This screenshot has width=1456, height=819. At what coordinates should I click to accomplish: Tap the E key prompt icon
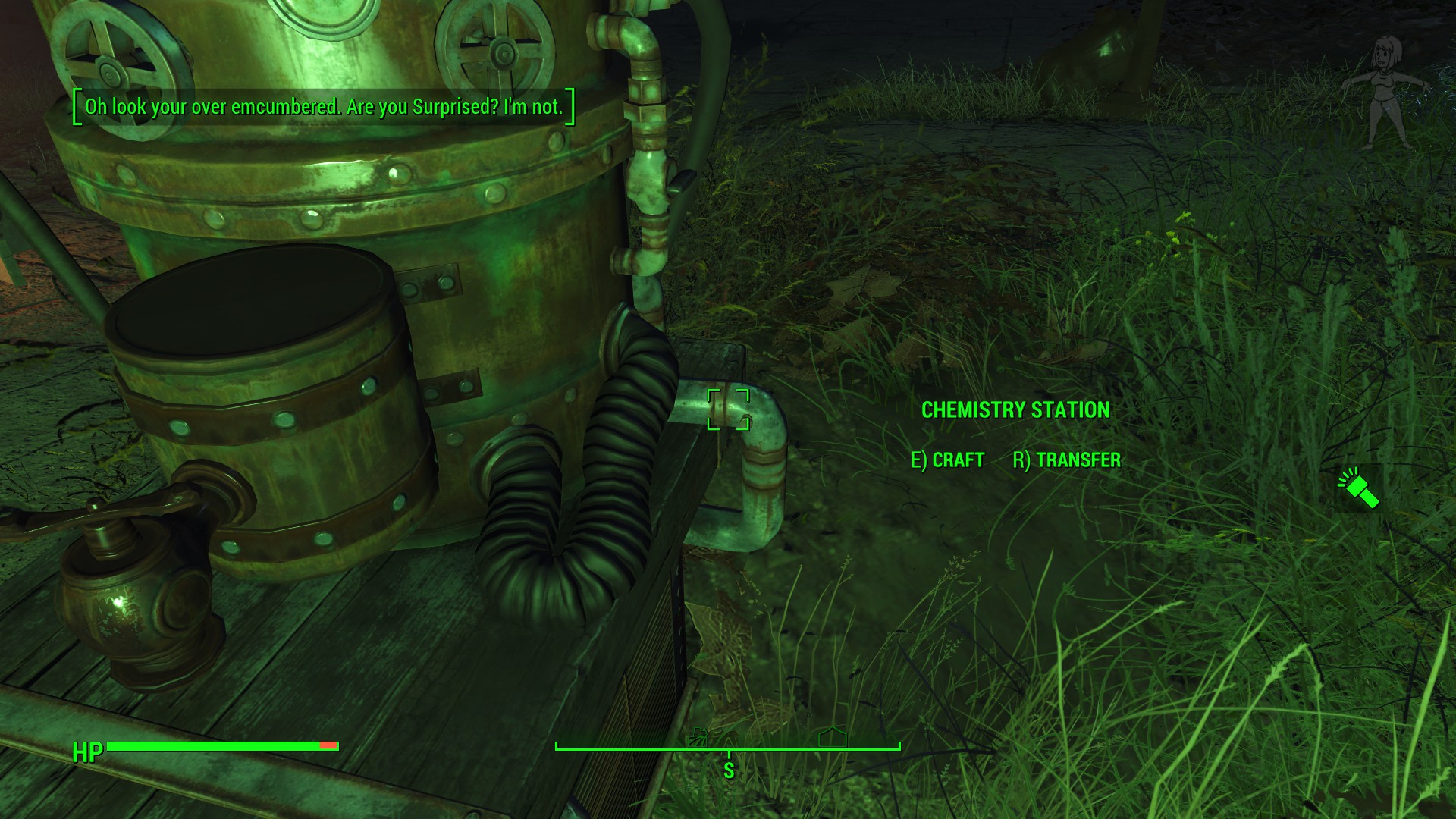coord(916,460)
